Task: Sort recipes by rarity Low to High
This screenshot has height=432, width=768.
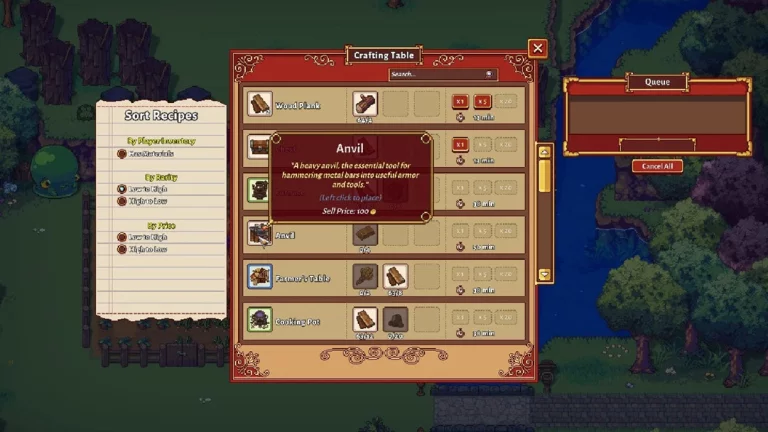Action: coord(122,187)
